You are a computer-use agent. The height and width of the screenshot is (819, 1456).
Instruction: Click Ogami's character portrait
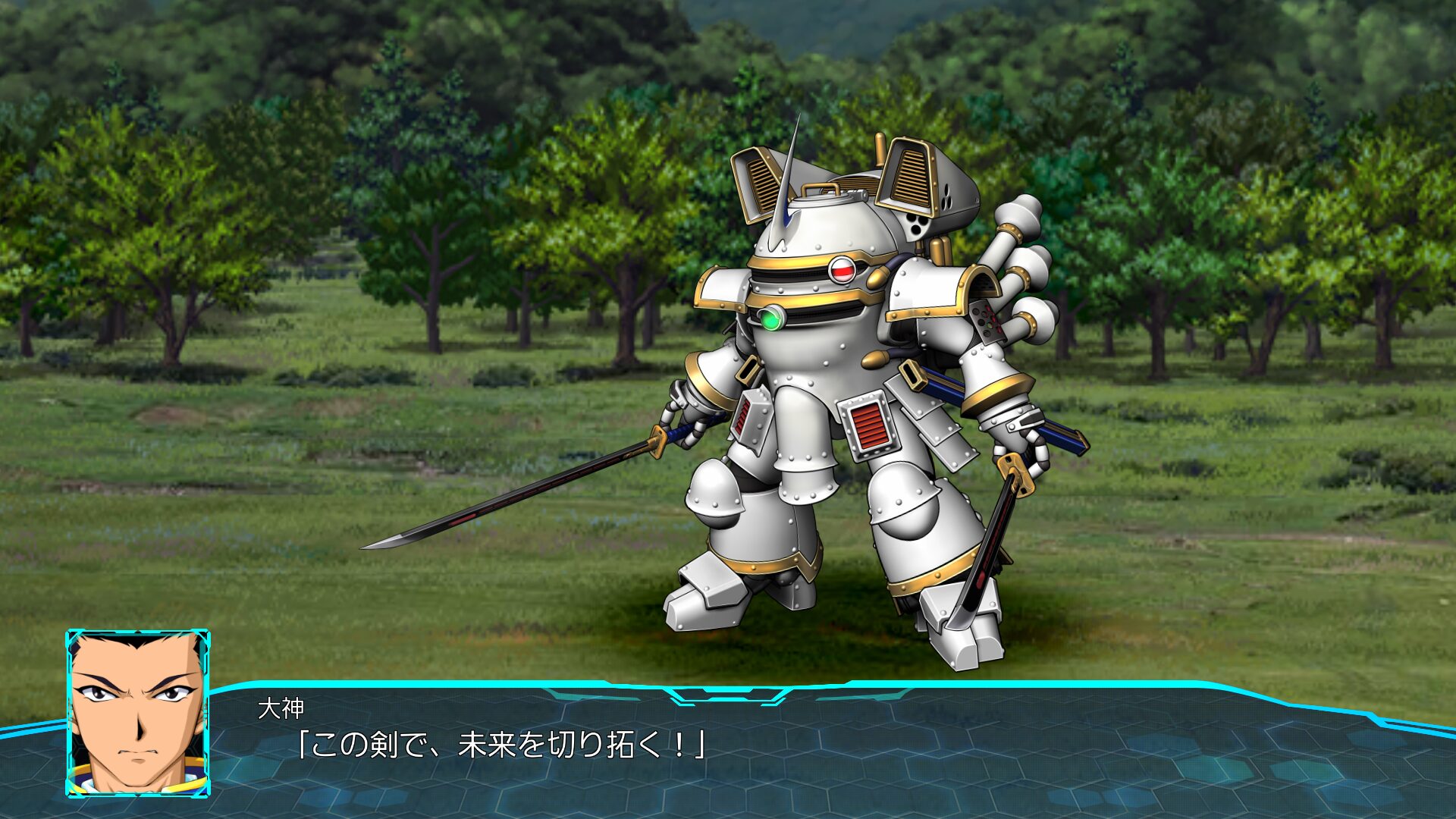(x=138, y=713)
